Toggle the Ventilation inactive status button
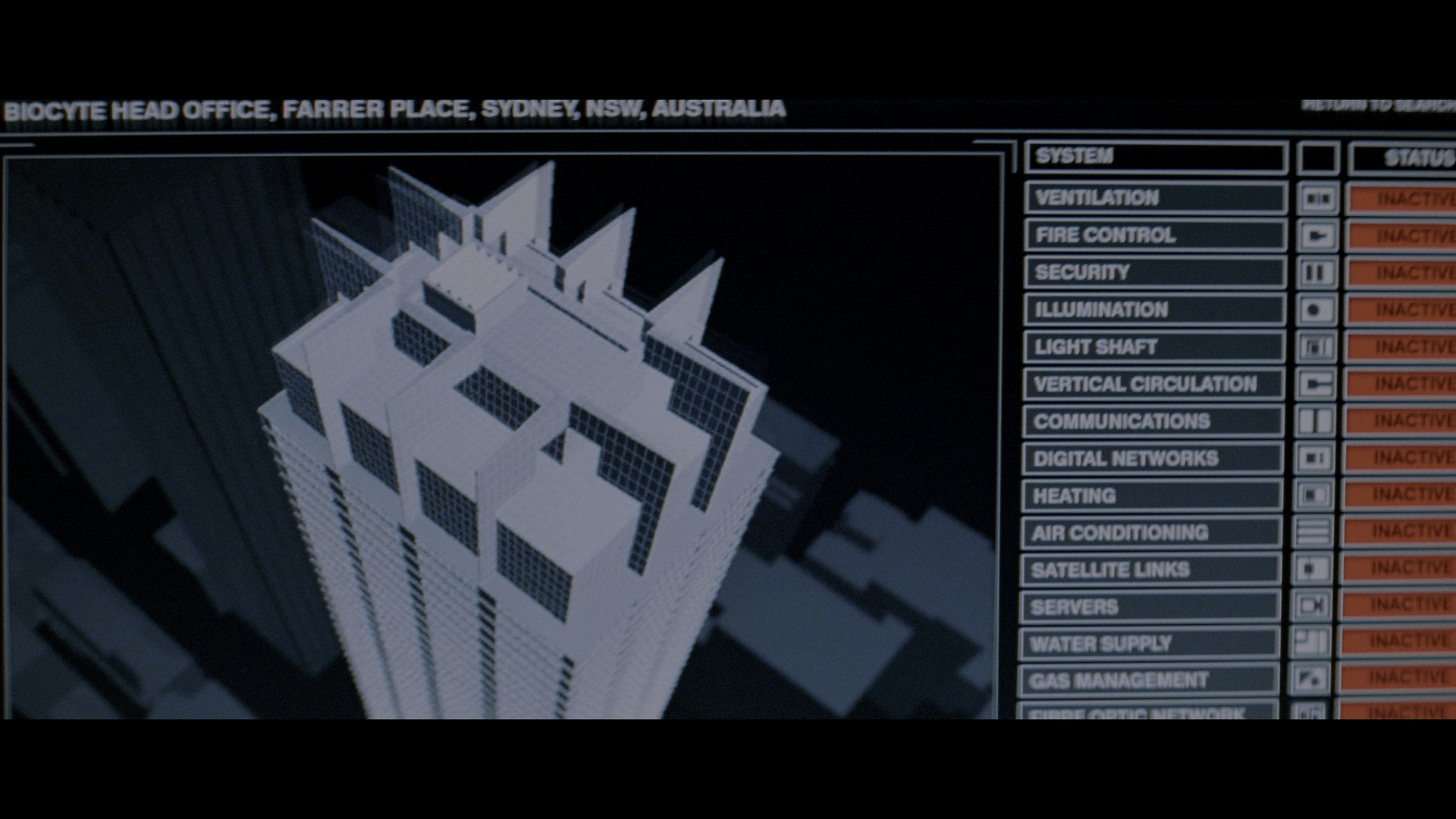This screenshot has width=1456, height=819. click(1402, 199)
